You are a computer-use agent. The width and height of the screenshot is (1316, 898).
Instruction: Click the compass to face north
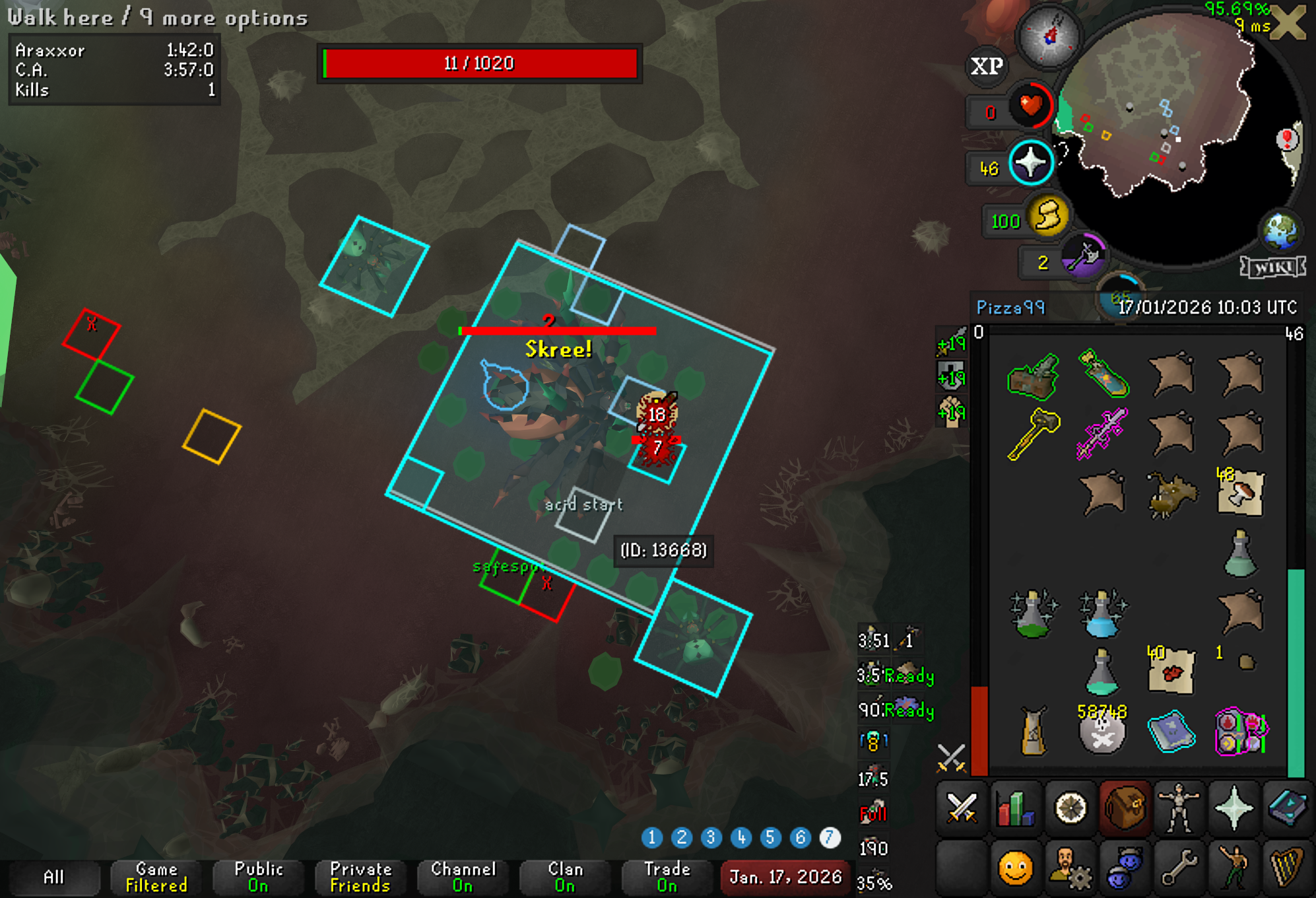tap(1049, 36)
